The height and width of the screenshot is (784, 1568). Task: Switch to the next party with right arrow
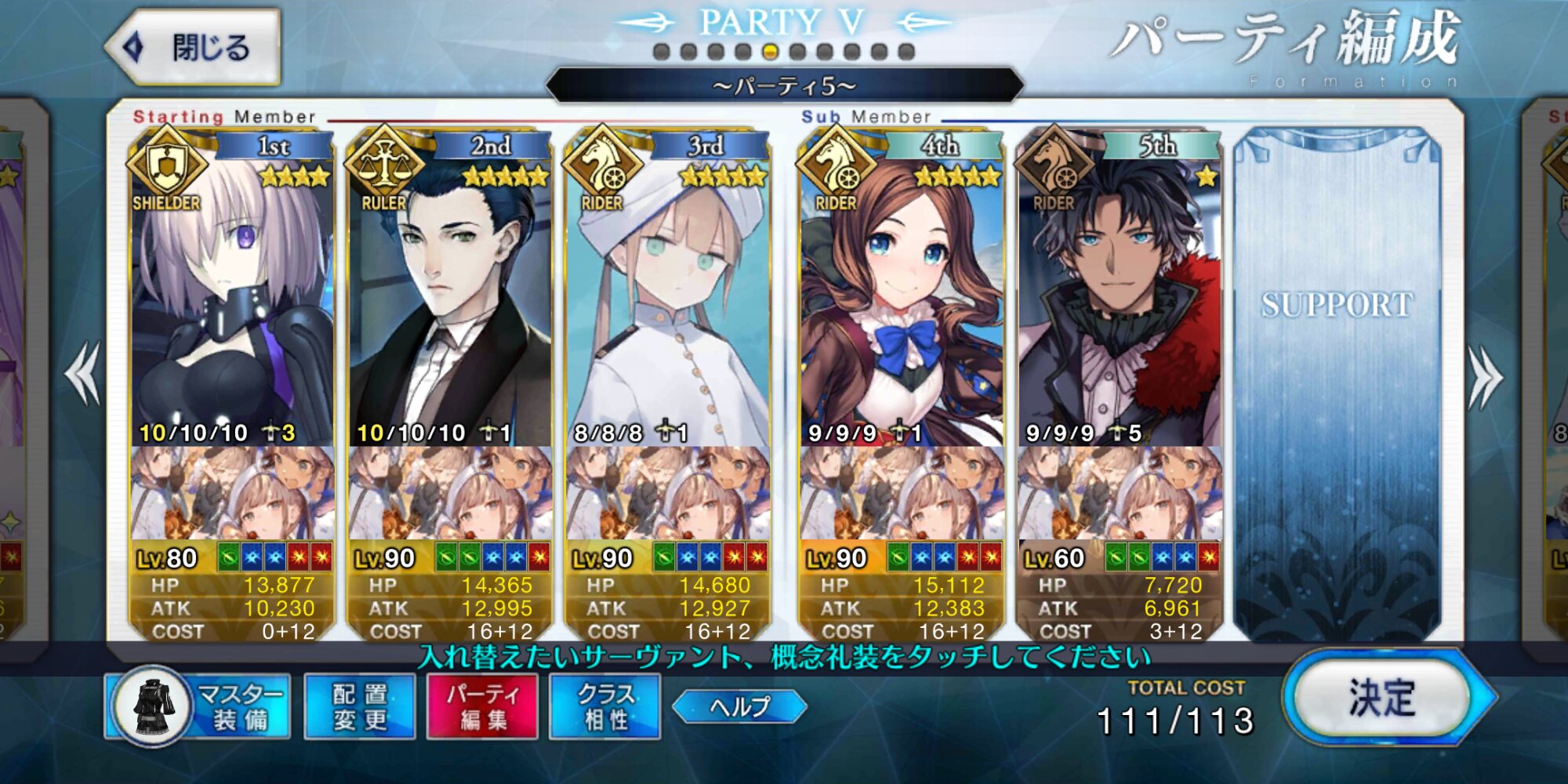click(x=1485, y=377)
